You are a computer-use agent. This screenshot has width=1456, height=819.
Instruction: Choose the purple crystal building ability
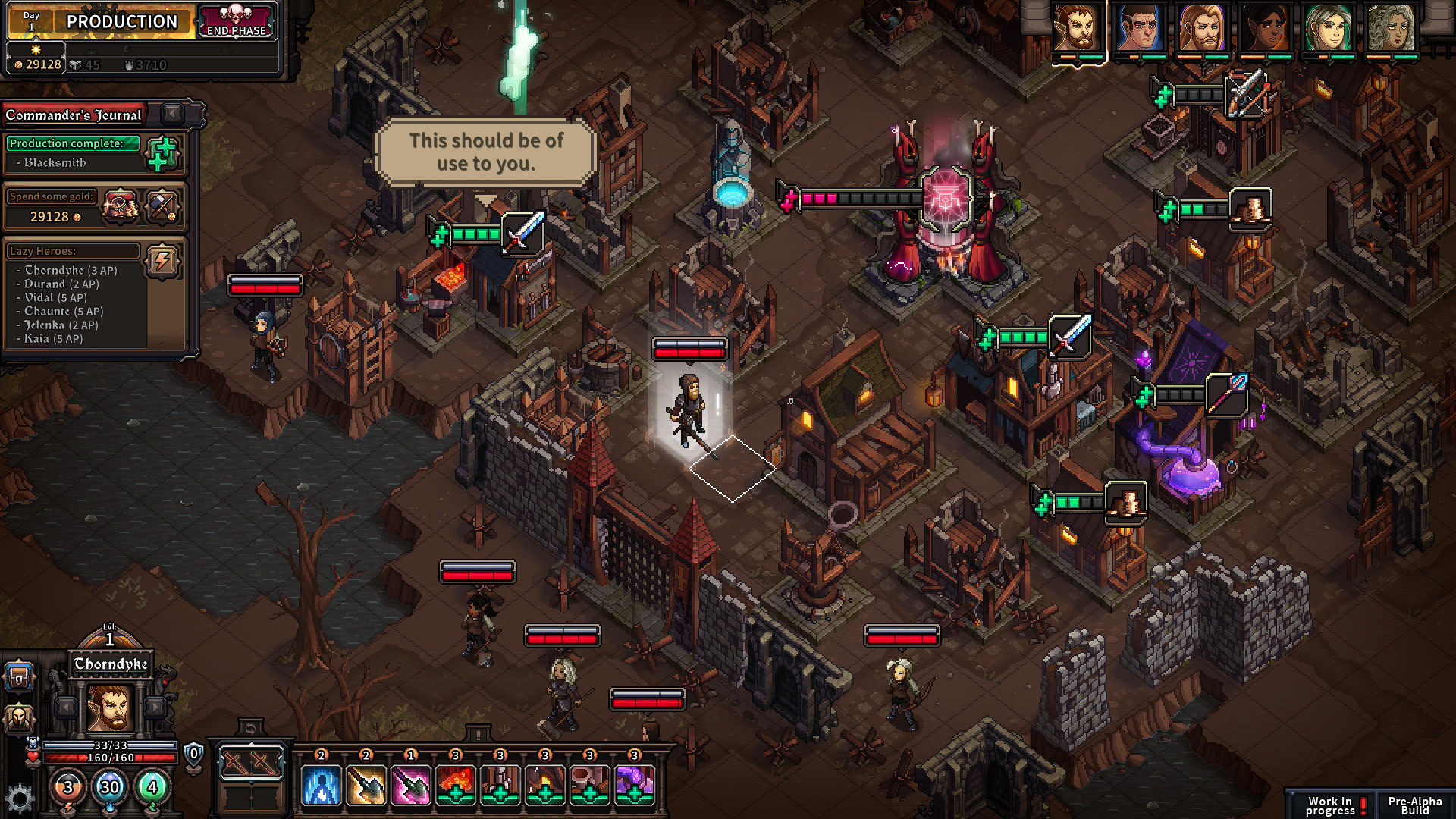point(635,783)
